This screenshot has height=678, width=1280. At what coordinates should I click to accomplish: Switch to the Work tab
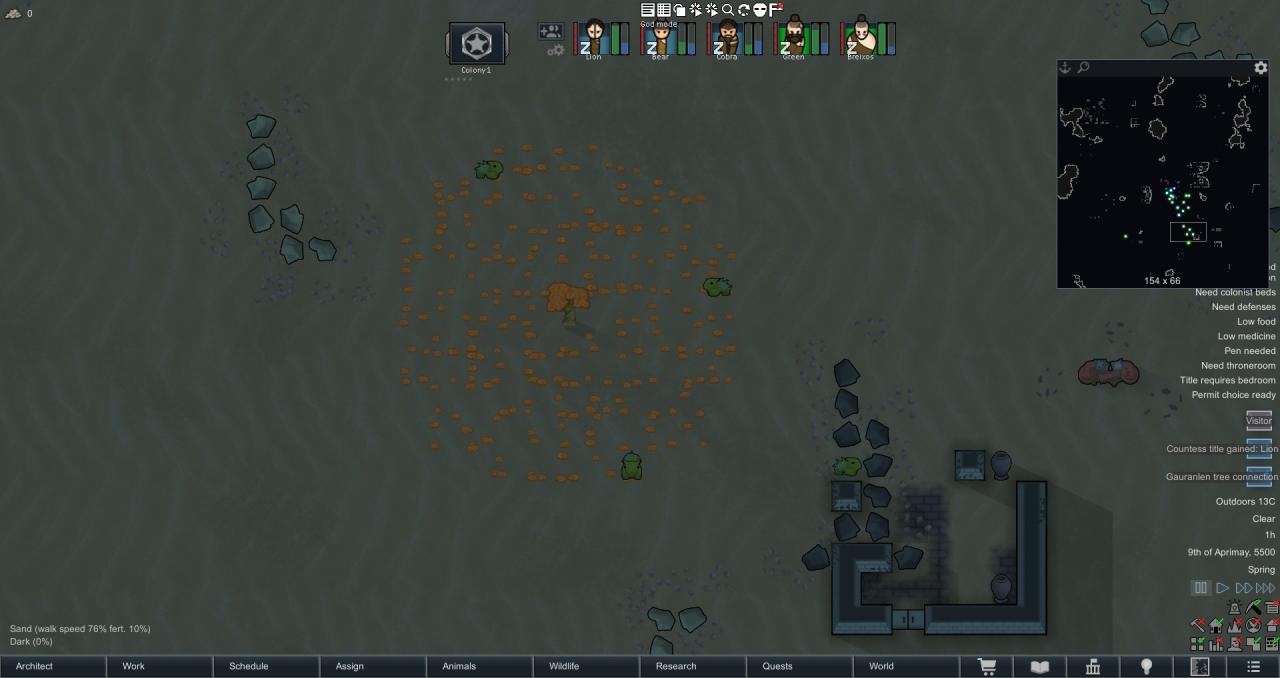(160, 666)
